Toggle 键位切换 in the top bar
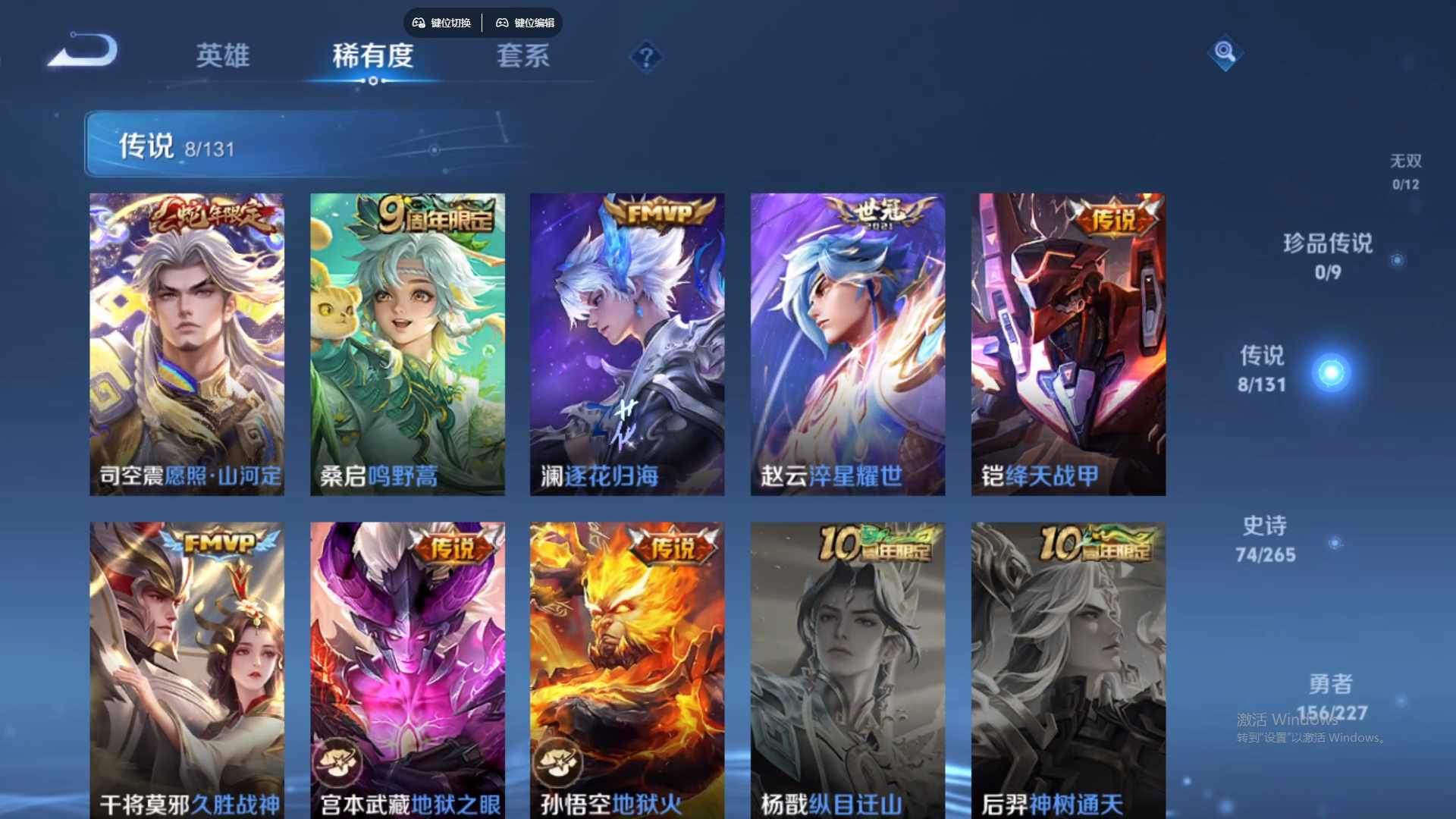This screenshot has height=819, width=1456. point(442,23)
